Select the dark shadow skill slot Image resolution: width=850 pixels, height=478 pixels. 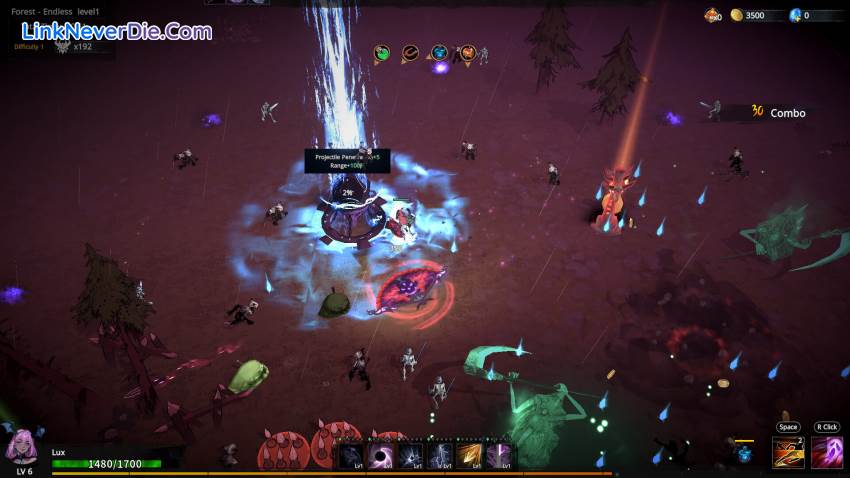(x=351, y=456)
